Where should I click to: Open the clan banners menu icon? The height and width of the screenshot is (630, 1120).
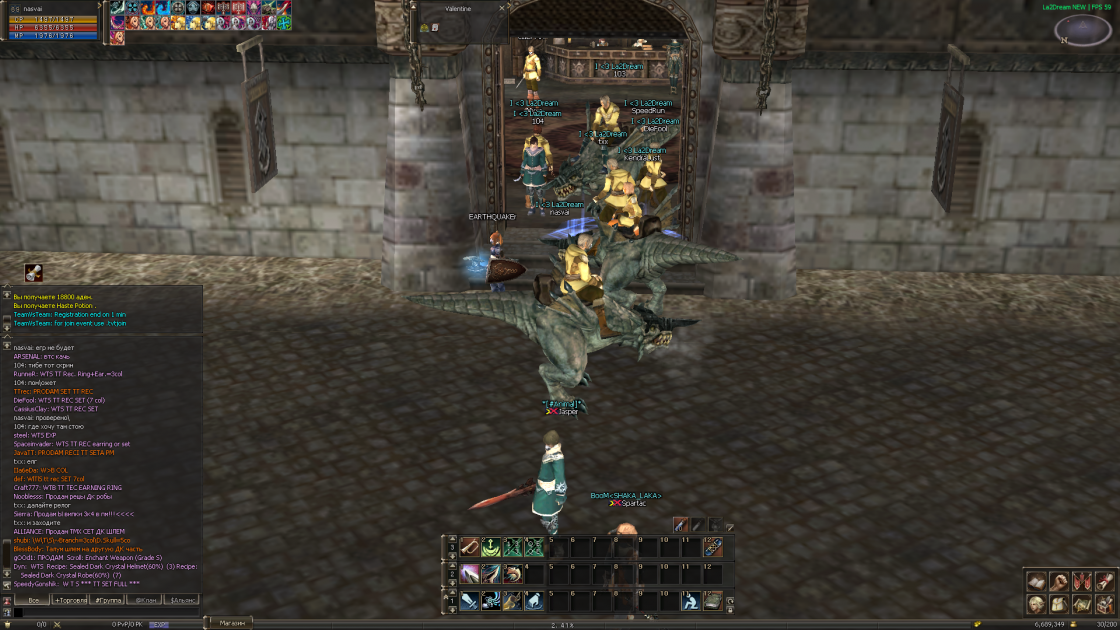tap(1082, 581)
